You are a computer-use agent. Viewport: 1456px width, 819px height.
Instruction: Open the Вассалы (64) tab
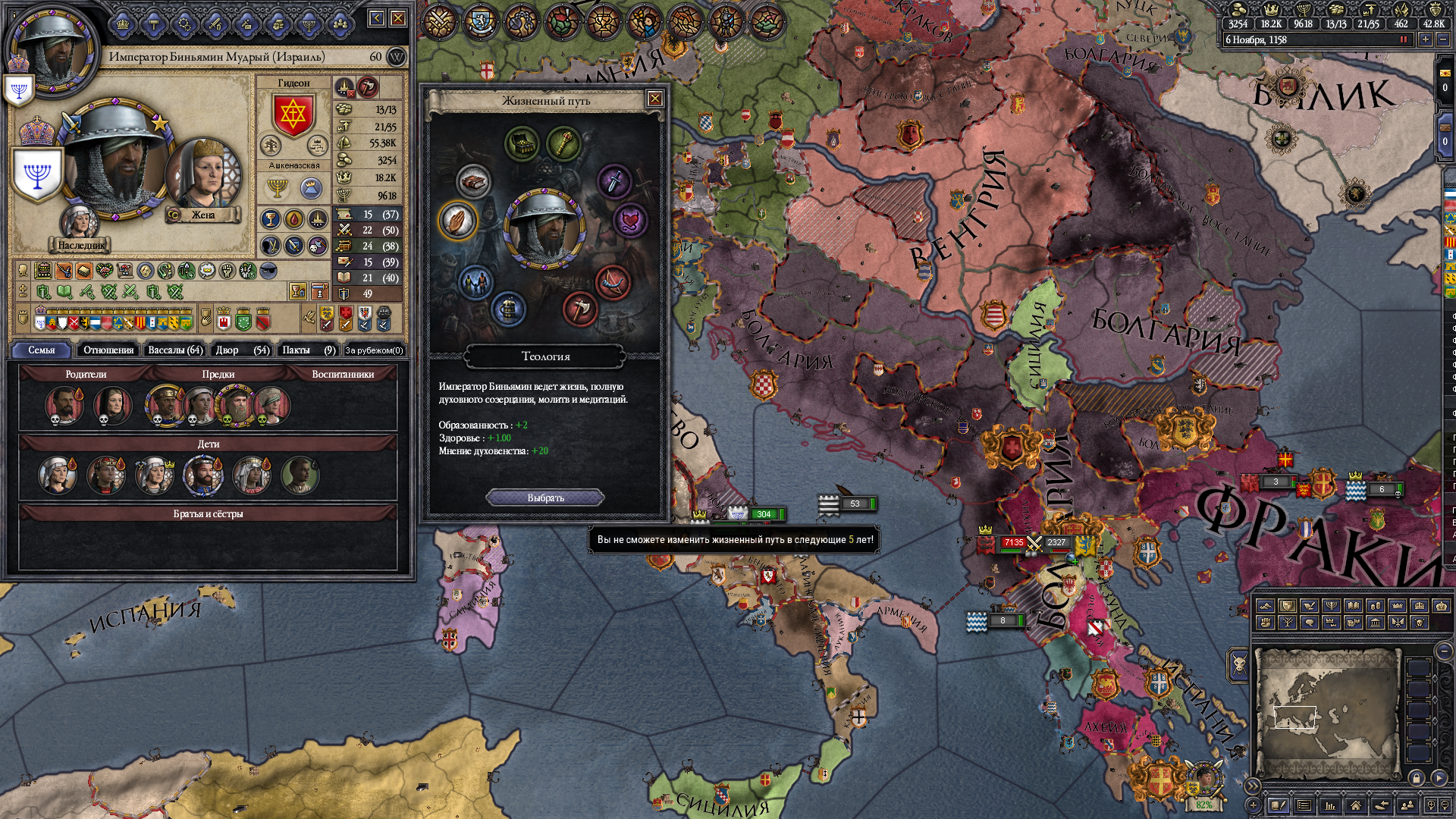coord(175,350)
